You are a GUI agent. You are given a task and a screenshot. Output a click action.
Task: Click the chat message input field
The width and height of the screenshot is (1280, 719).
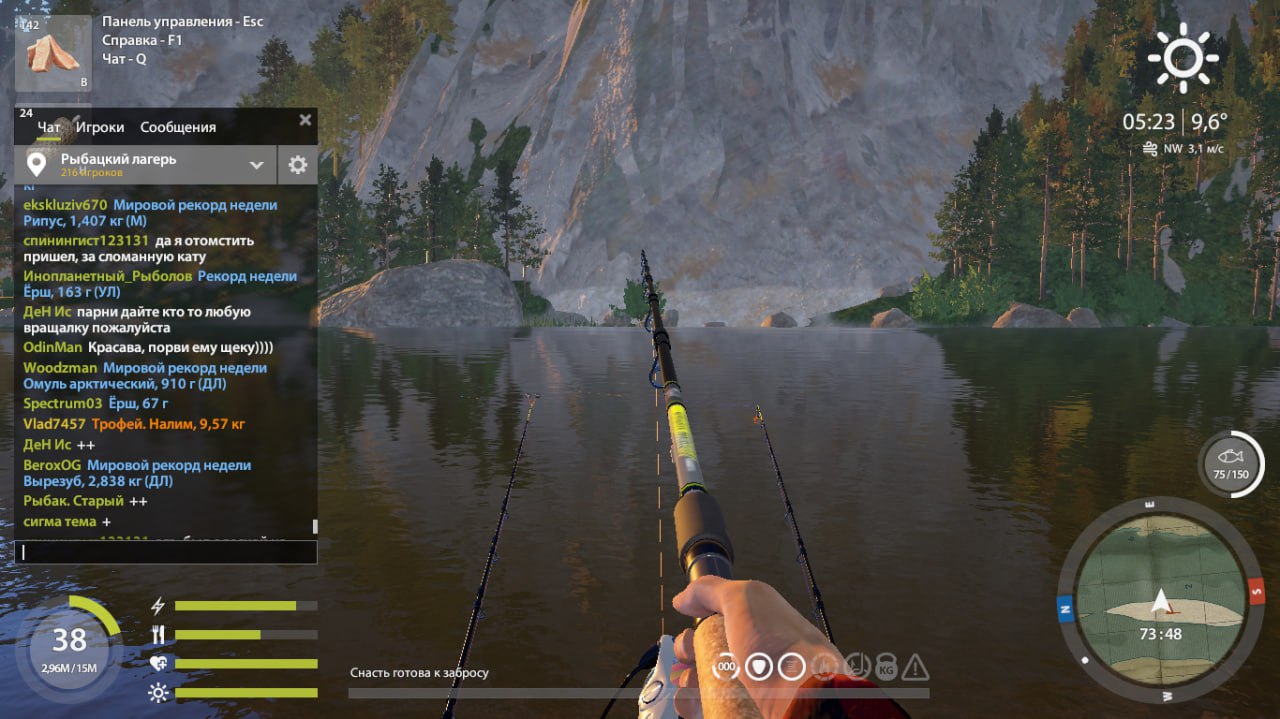(x=165, y=552)
